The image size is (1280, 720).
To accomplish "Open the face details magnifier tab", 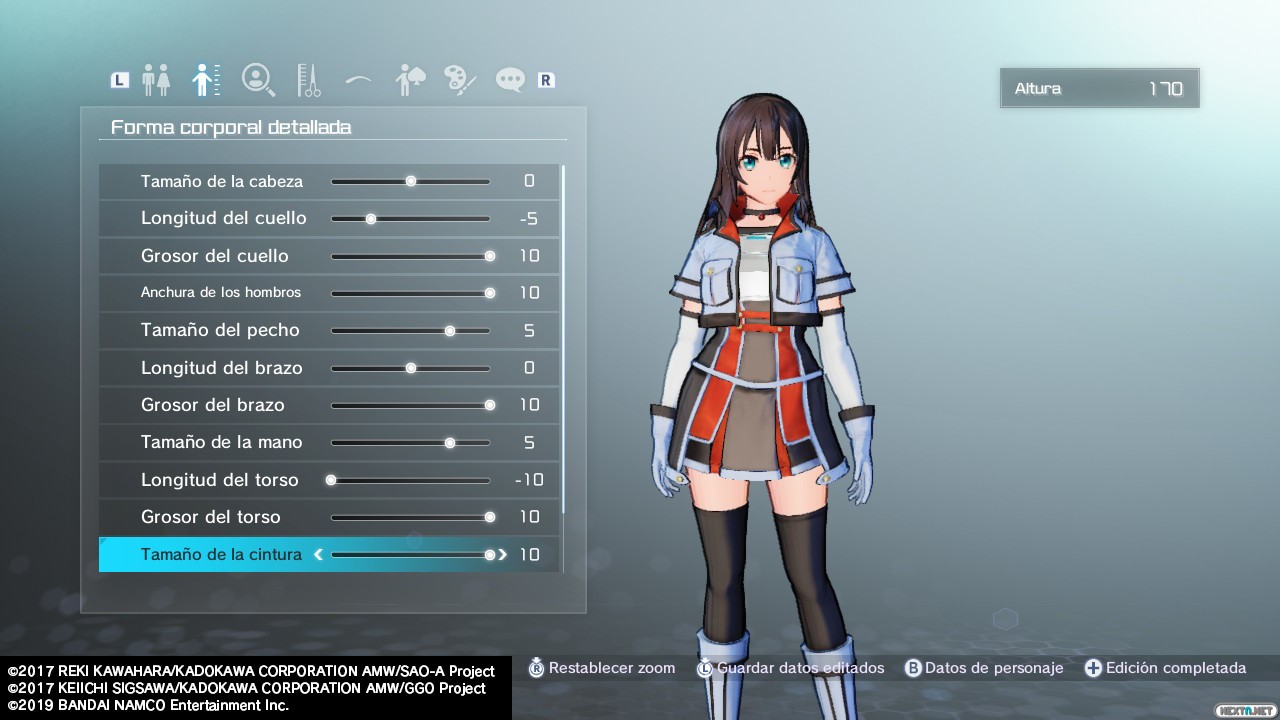I will click(x=258, y=80).
